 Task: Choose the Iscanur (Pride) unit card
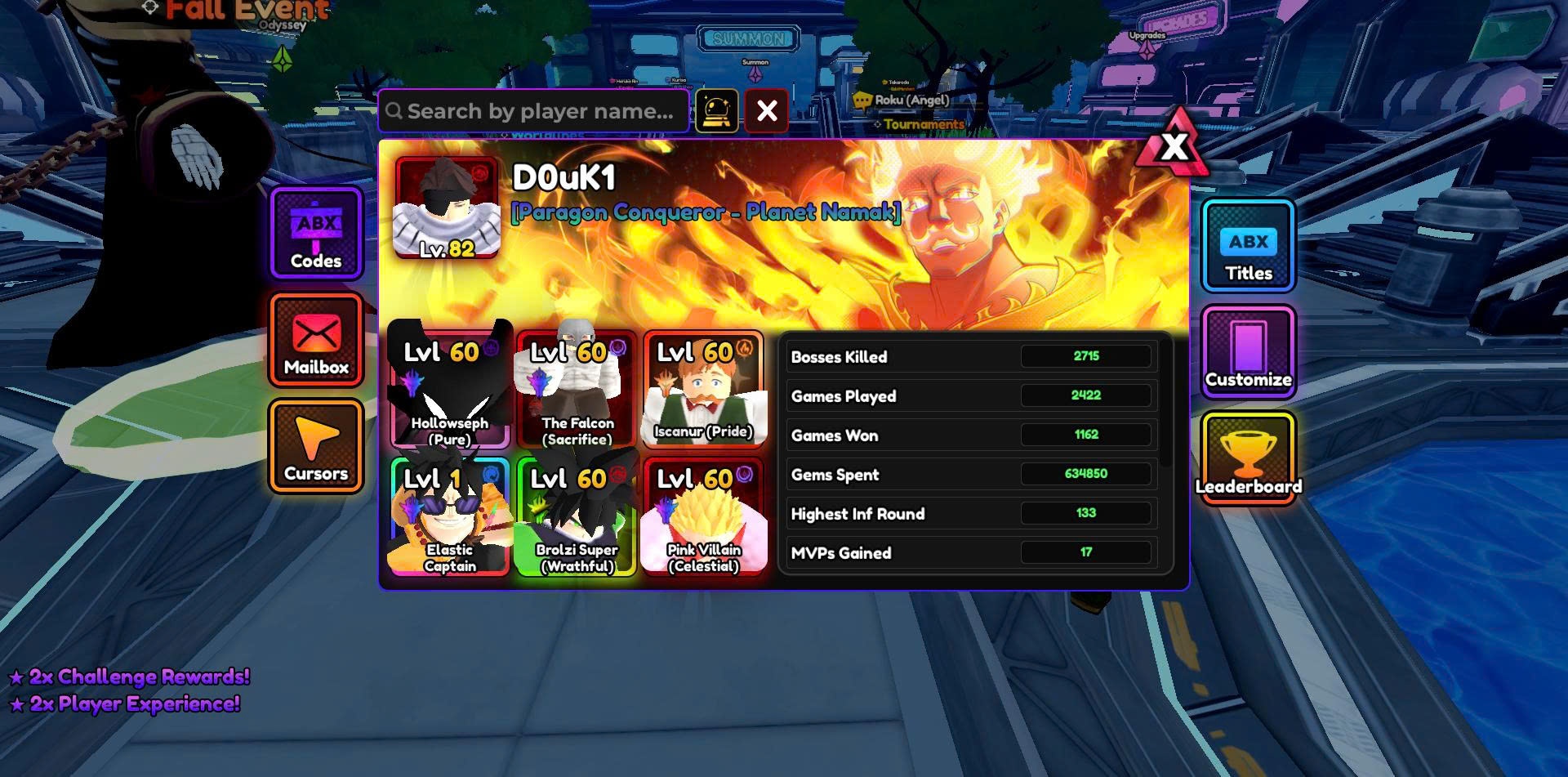pyautogui.click(x=703, y=390)
